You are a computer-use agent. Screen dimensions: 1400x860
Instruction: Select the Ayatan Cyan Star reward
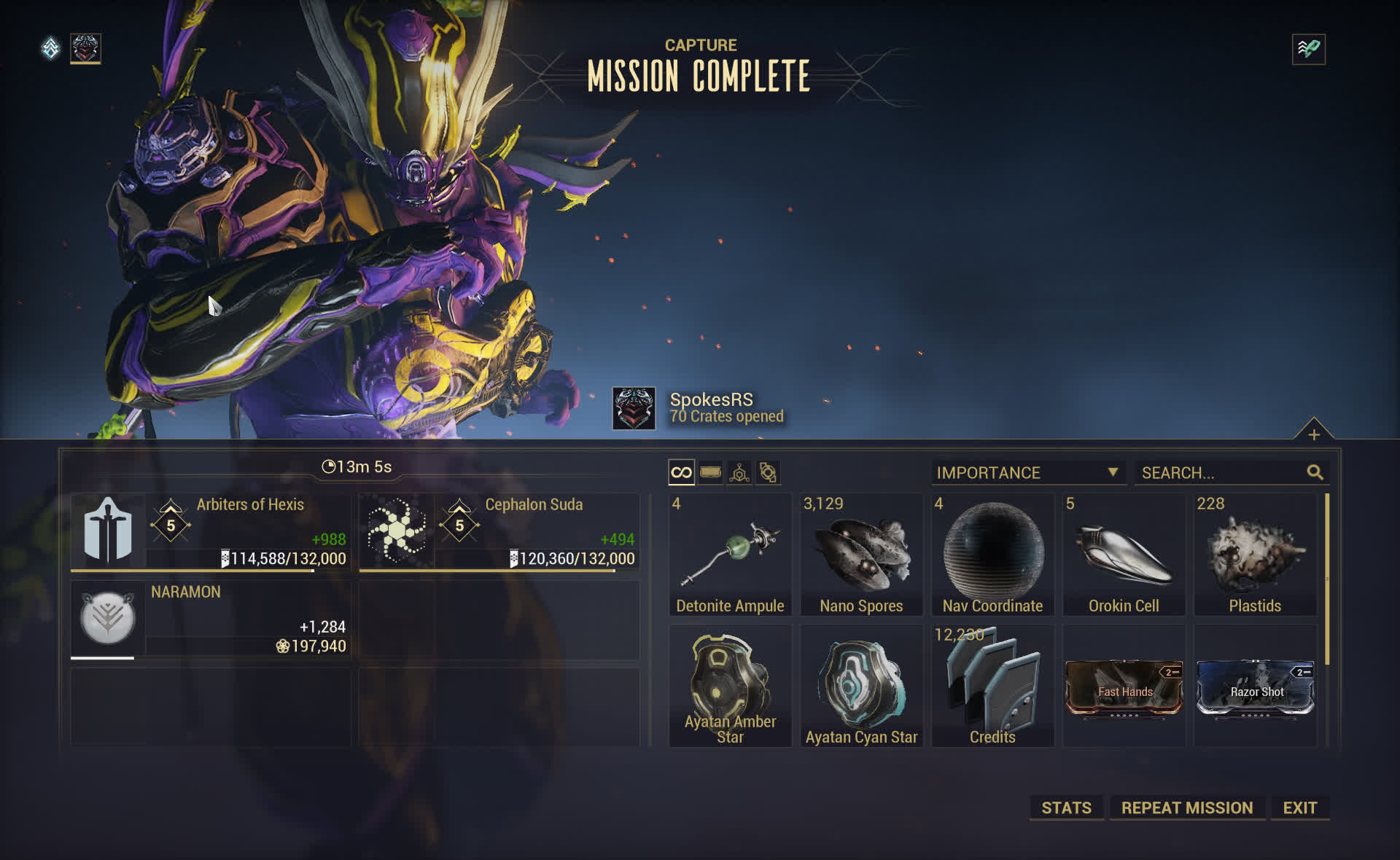861,687
